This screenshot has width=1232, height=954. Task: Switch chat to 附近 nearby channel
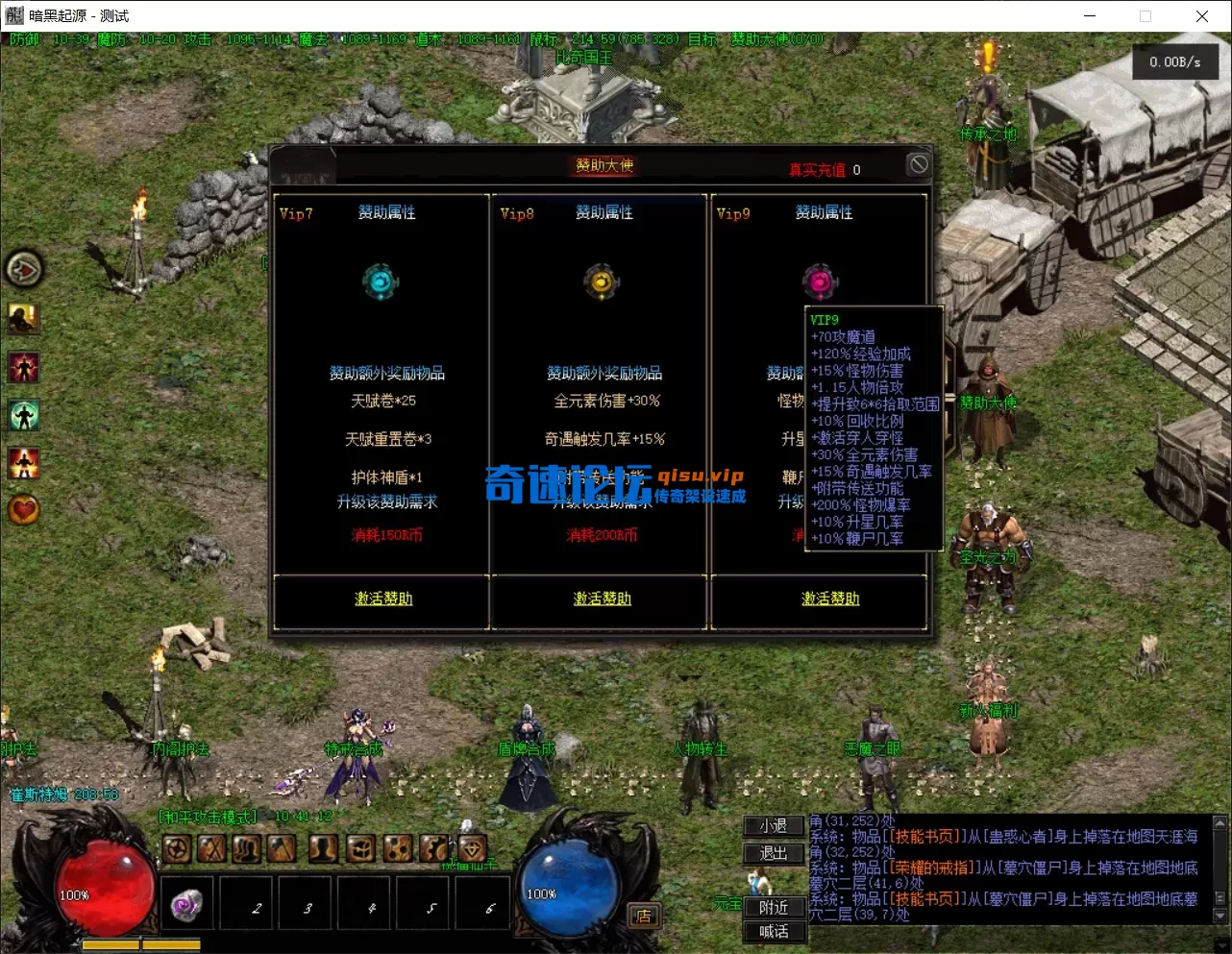(774, 907)
